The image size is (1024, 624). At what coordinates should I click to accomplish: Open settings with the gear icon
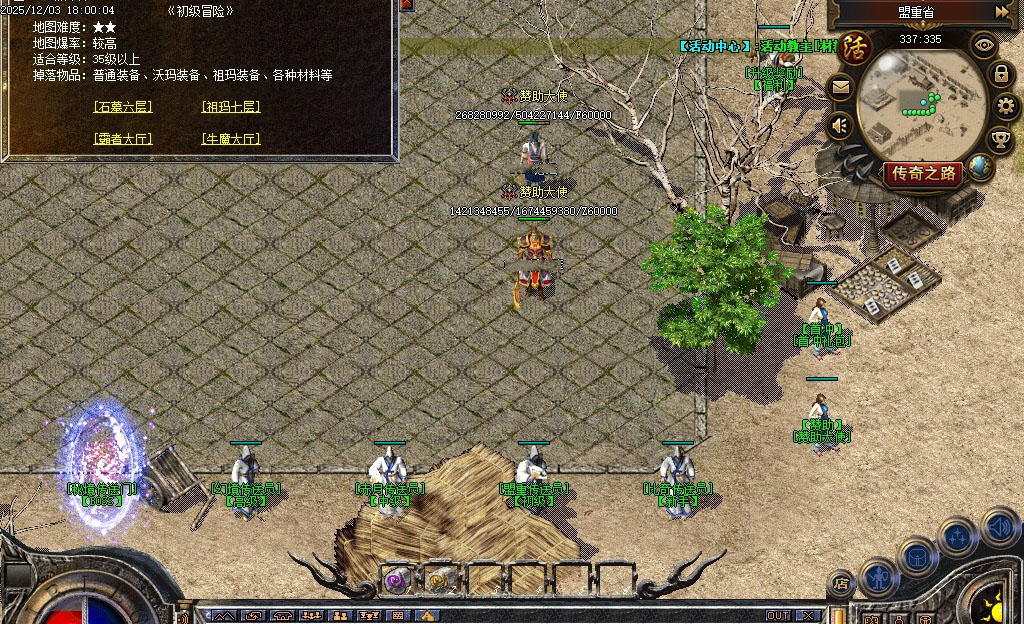1006,106
